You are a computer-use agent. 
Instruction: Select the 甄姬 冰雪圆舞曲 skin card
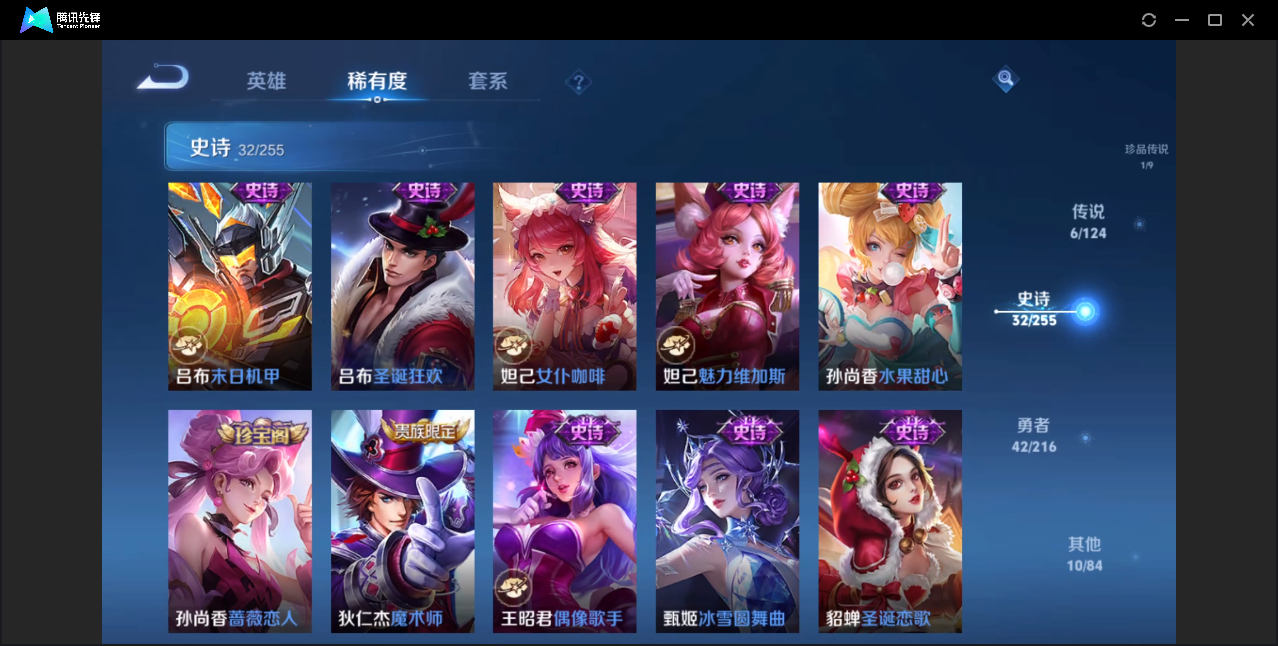727,520
